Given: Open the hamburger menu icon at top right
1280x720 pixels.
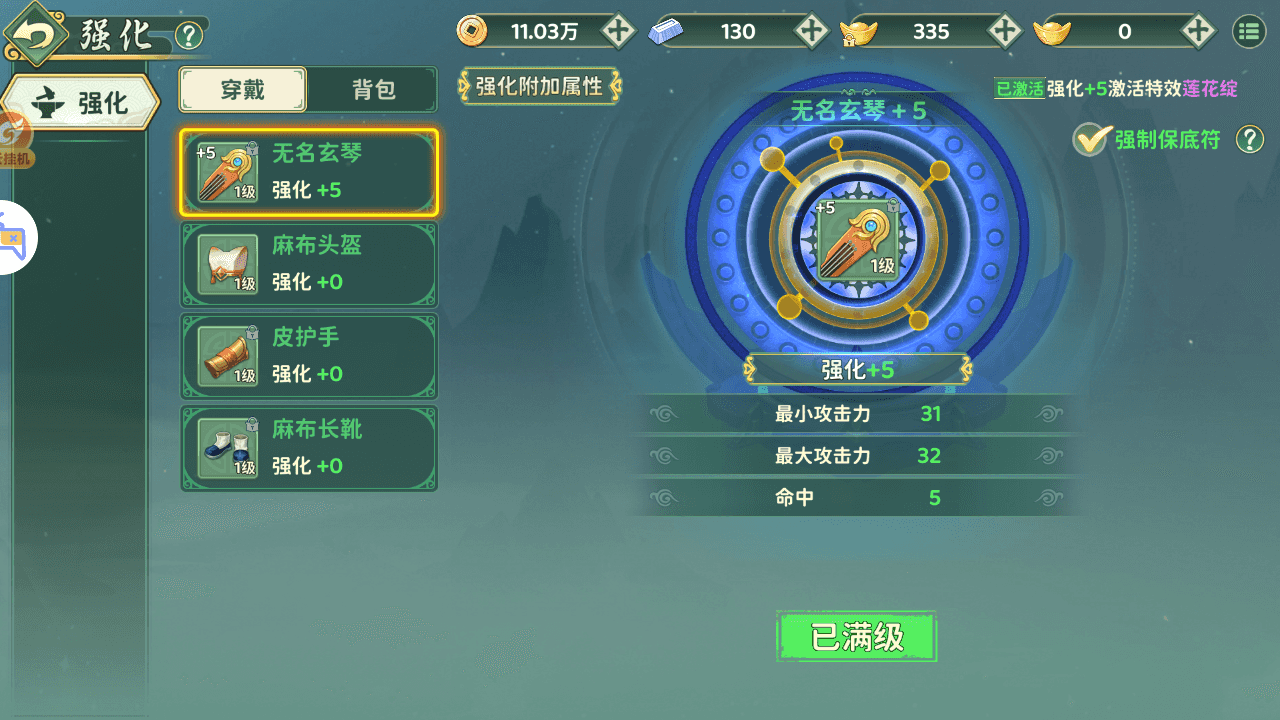Looking at the screenshot, I should (x=1248, y=31).
